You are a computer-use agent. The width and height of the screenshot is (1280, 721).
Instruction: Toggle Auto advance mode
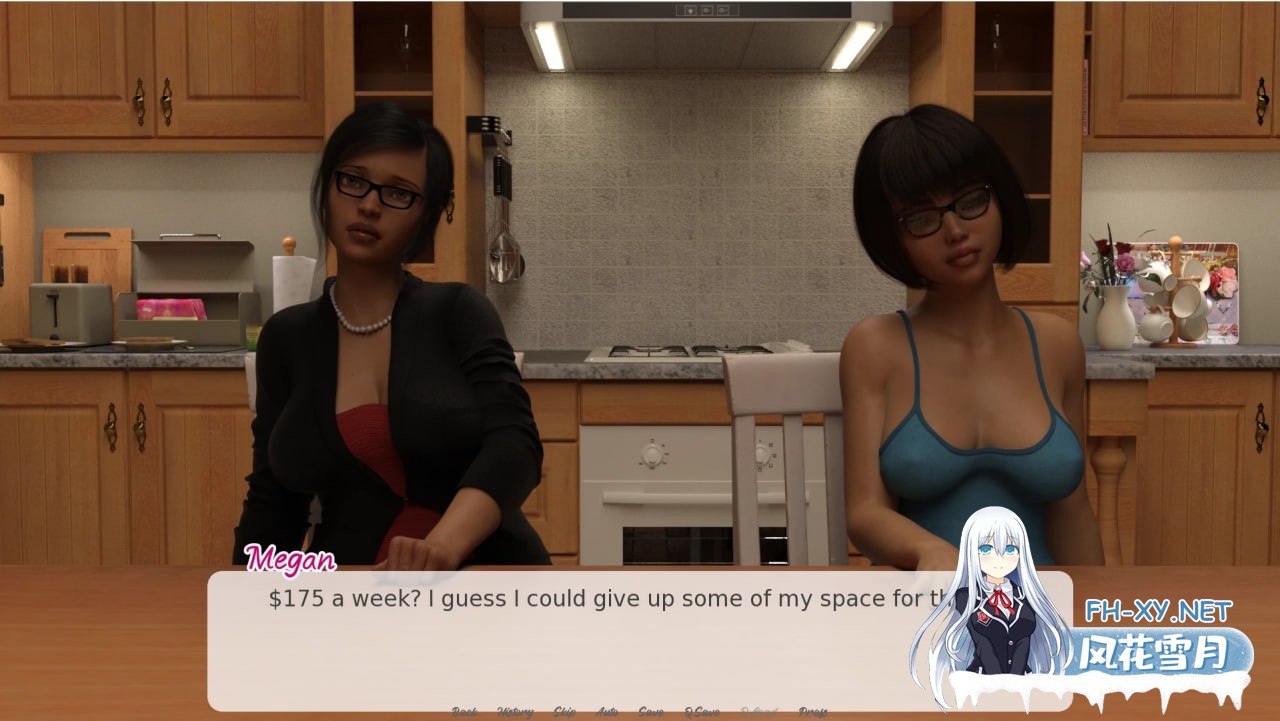[x=607, y=712]
